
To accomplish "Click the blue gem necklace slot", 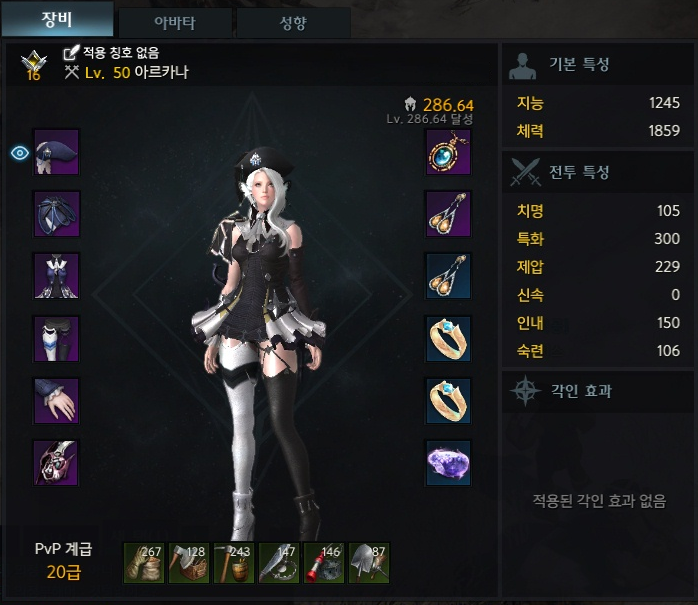I will pos(449,152).
